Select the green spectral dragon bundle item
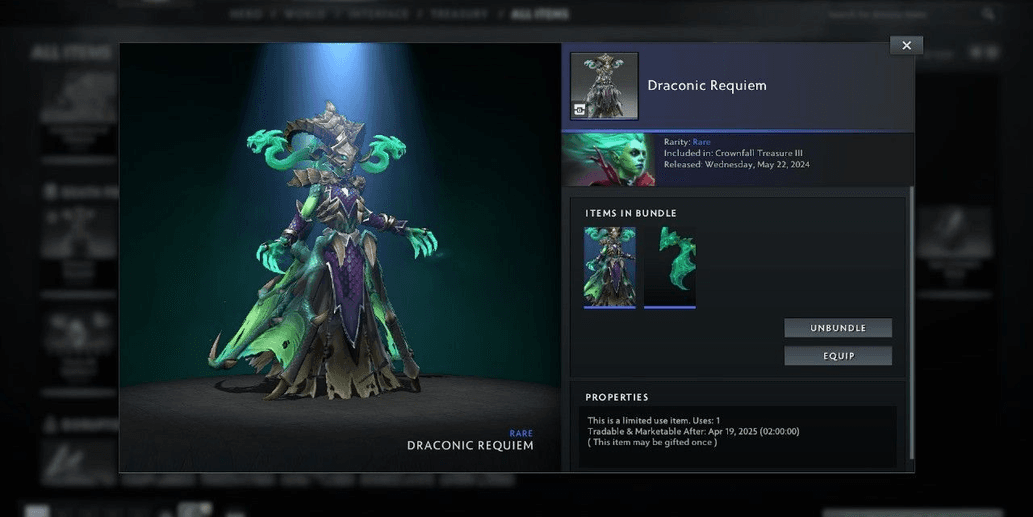Screen dimensions: 1033x517 (x=670, y=266)
